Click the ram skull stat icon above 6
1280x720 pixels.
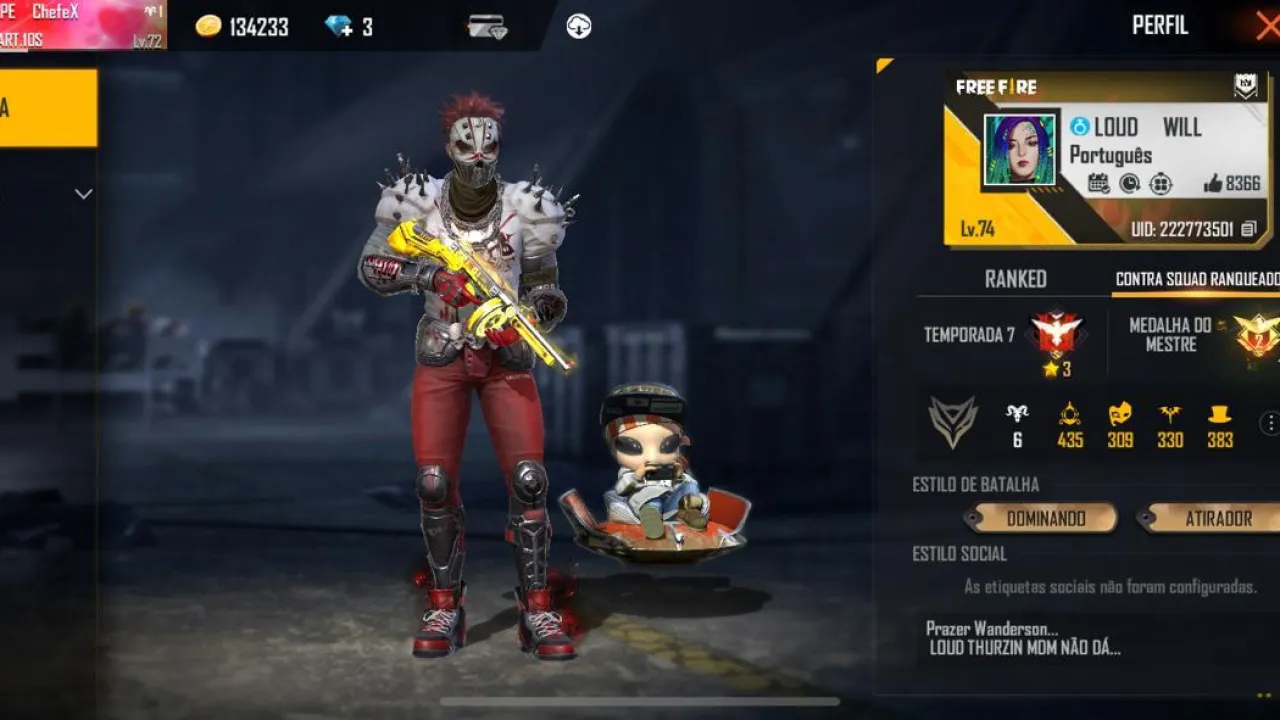pos(1017,413)
